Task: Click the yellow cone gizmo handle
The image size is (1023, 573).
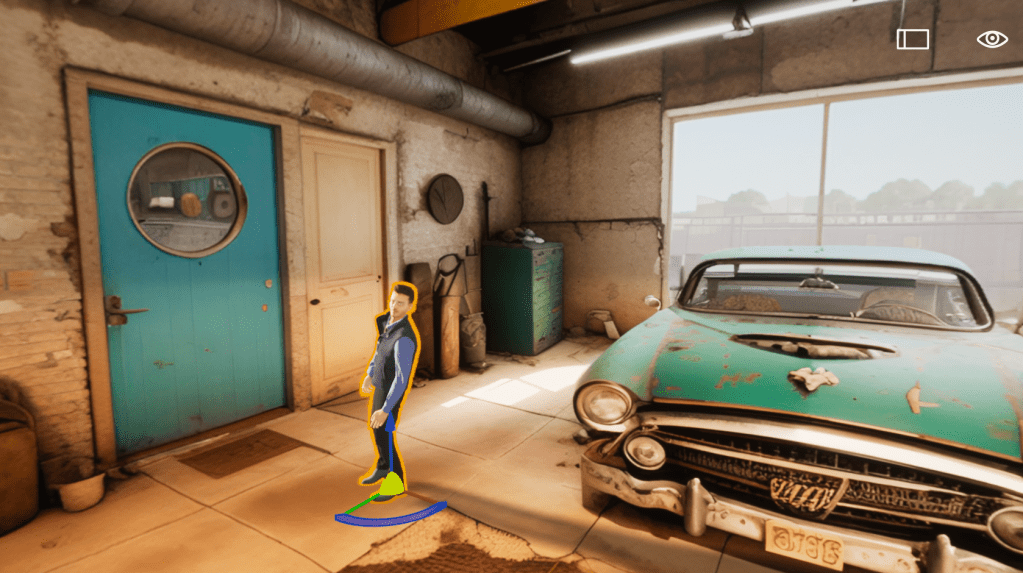Action: coord(393,485)
